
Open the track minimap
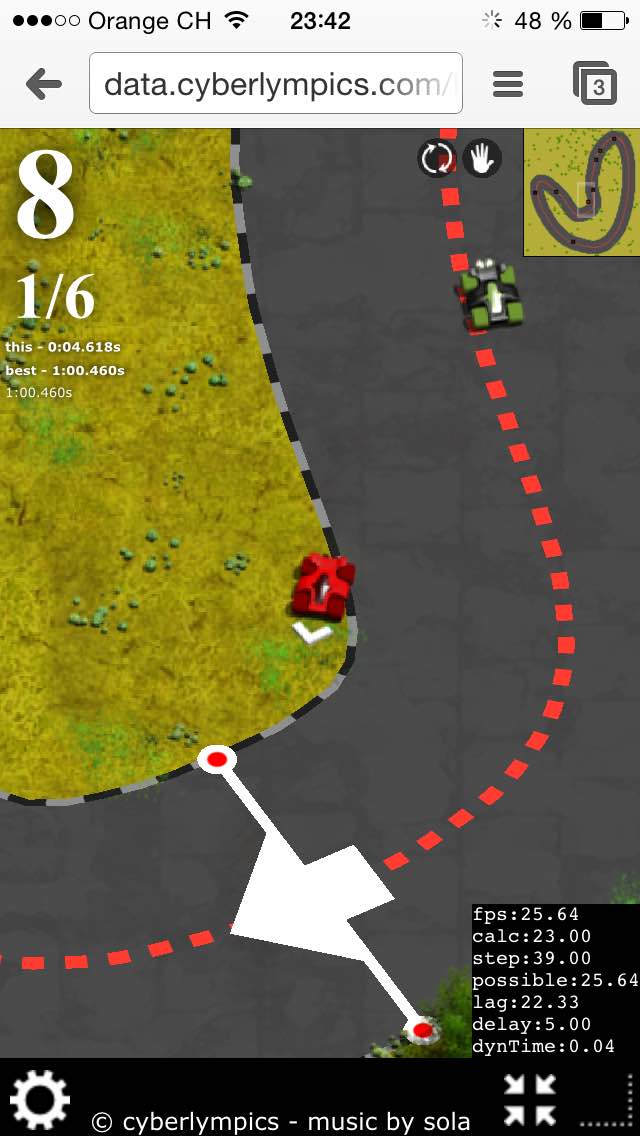click(x=580, y=193)
